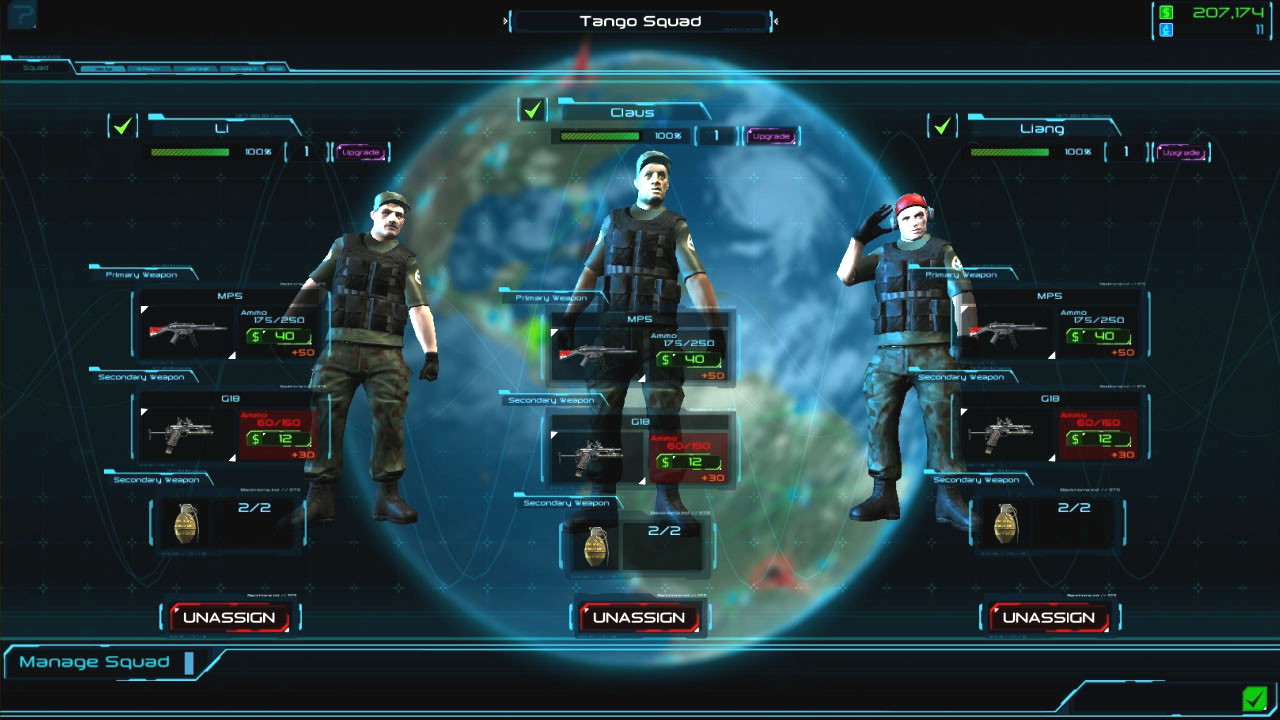Toggle Claus's squad selection checkmark

pos(531,110)
